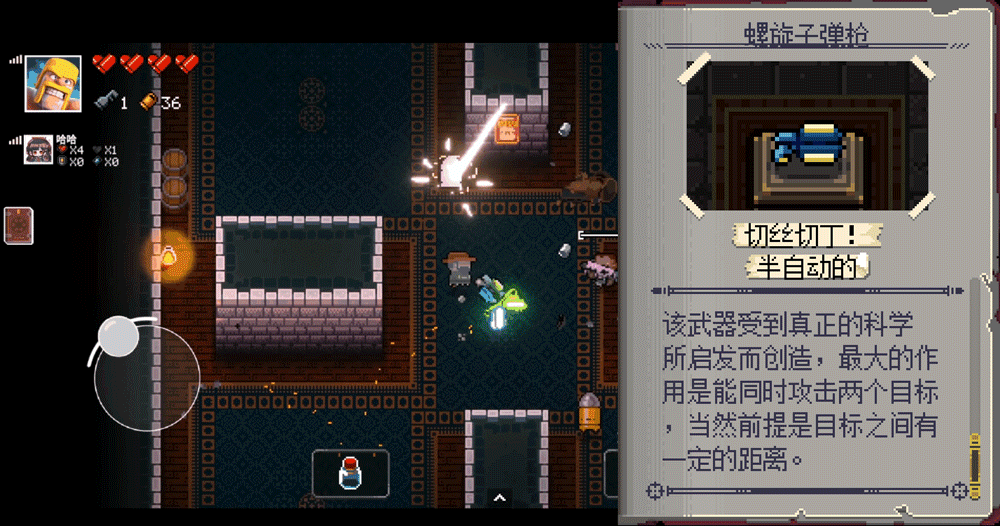Image resolution: width=1000 pixels, height=526 pixels.
Task: Tap teammate 哈哈's portrait
Action: tap(39, 150)
